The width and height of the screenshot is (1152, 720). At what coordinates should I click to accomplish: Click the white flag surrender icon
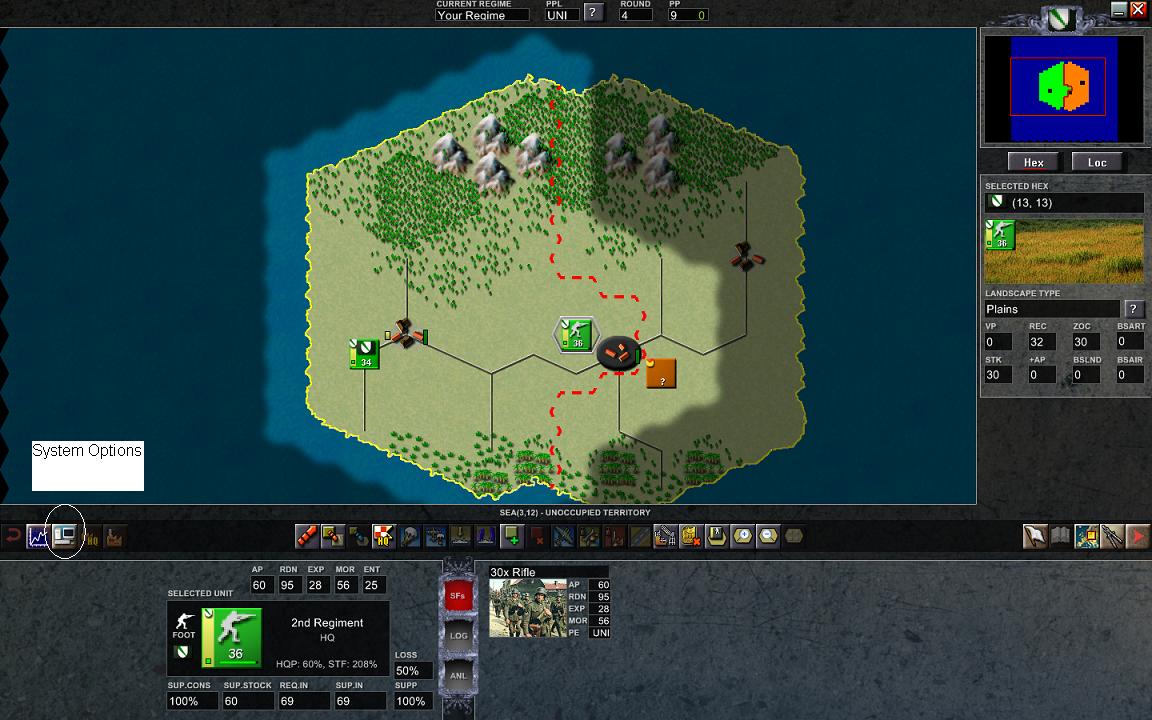(x=1035, y=537)
